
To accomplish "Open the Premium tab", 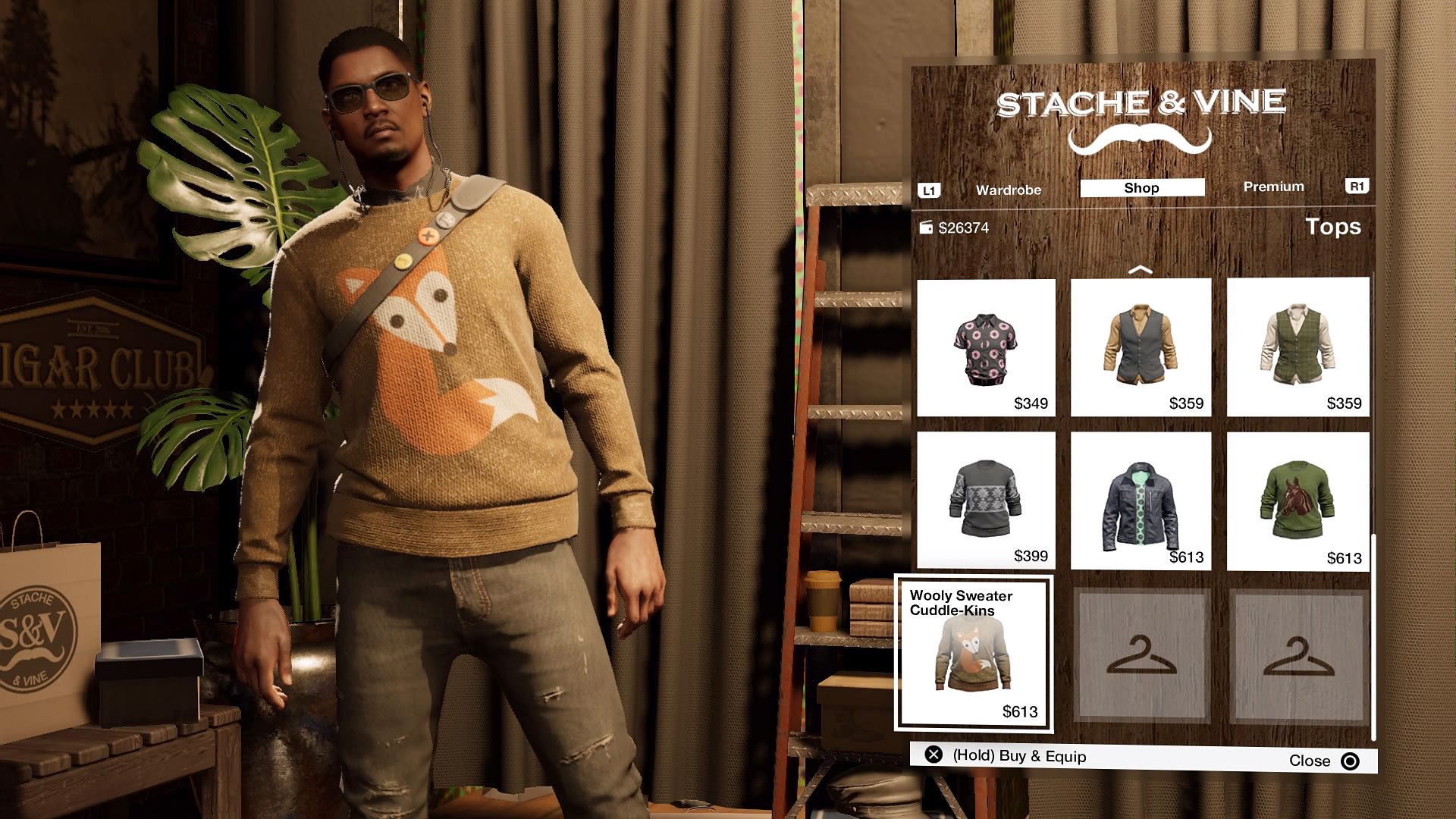I will click(1273, 187).
